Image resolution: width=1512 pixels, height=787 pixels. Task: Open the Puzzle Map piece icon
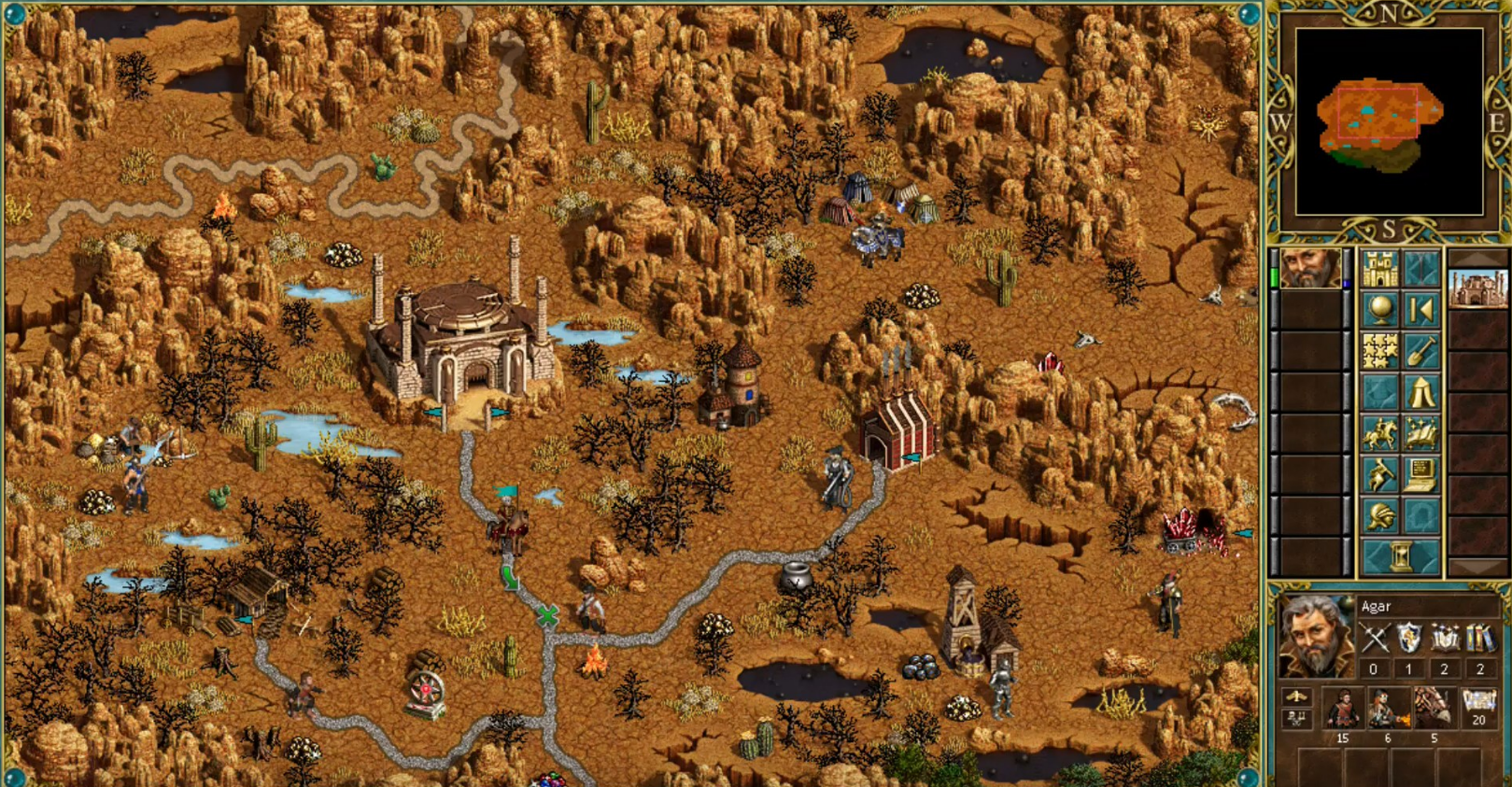pos(1378,348)
